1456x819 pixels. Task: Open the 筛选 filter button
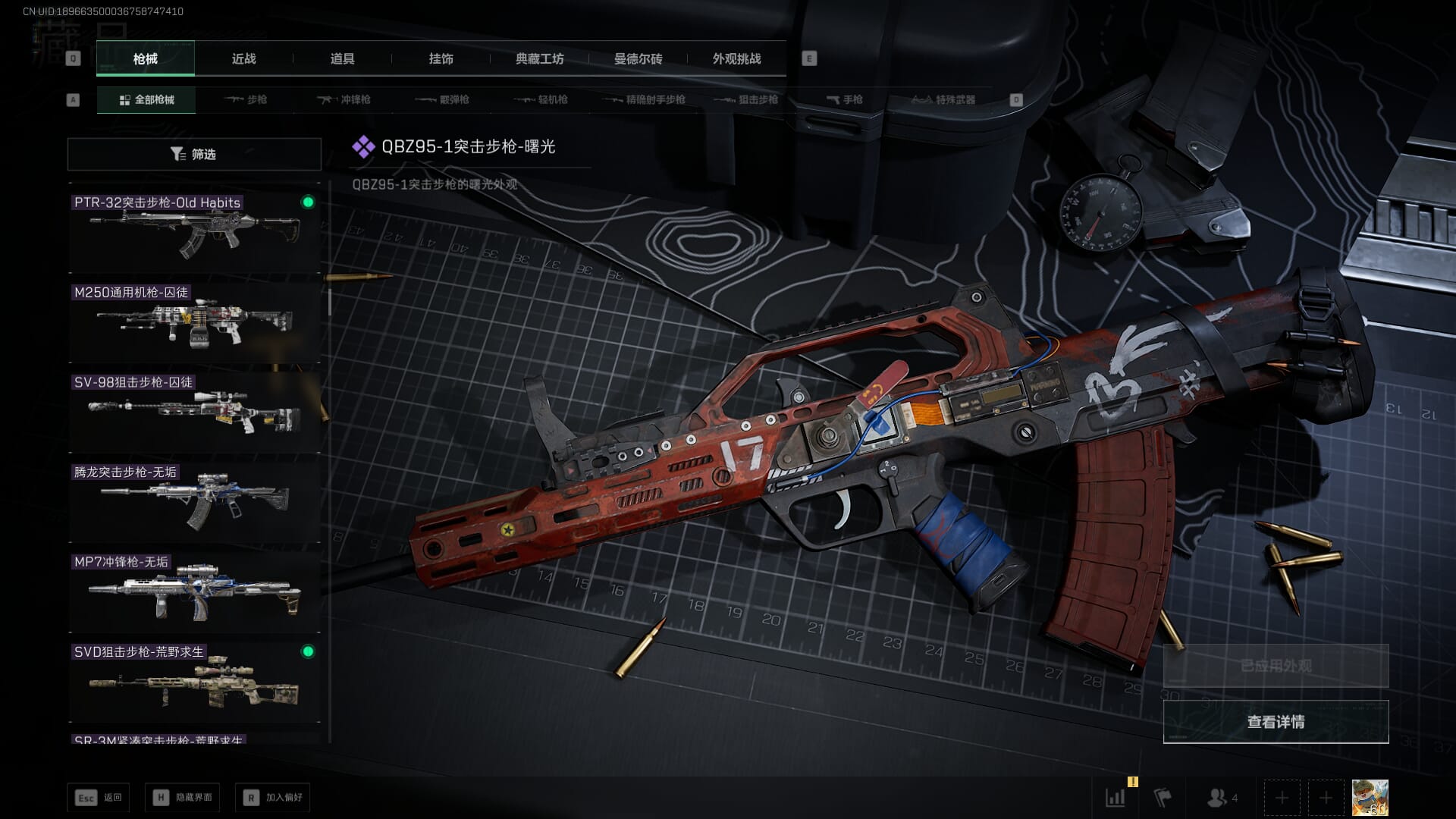pos(194,154)
